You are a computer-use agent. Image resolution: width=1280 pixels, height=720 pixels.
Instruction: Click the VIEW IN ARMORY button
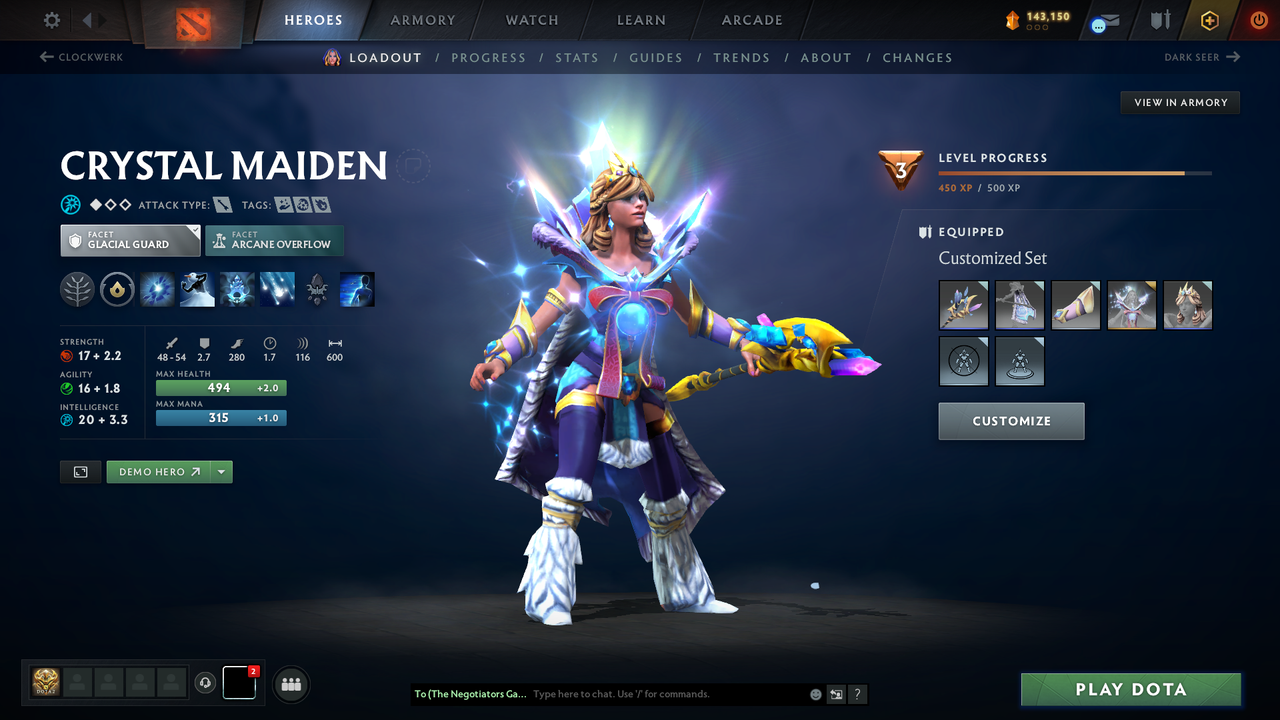point(1179,102)
